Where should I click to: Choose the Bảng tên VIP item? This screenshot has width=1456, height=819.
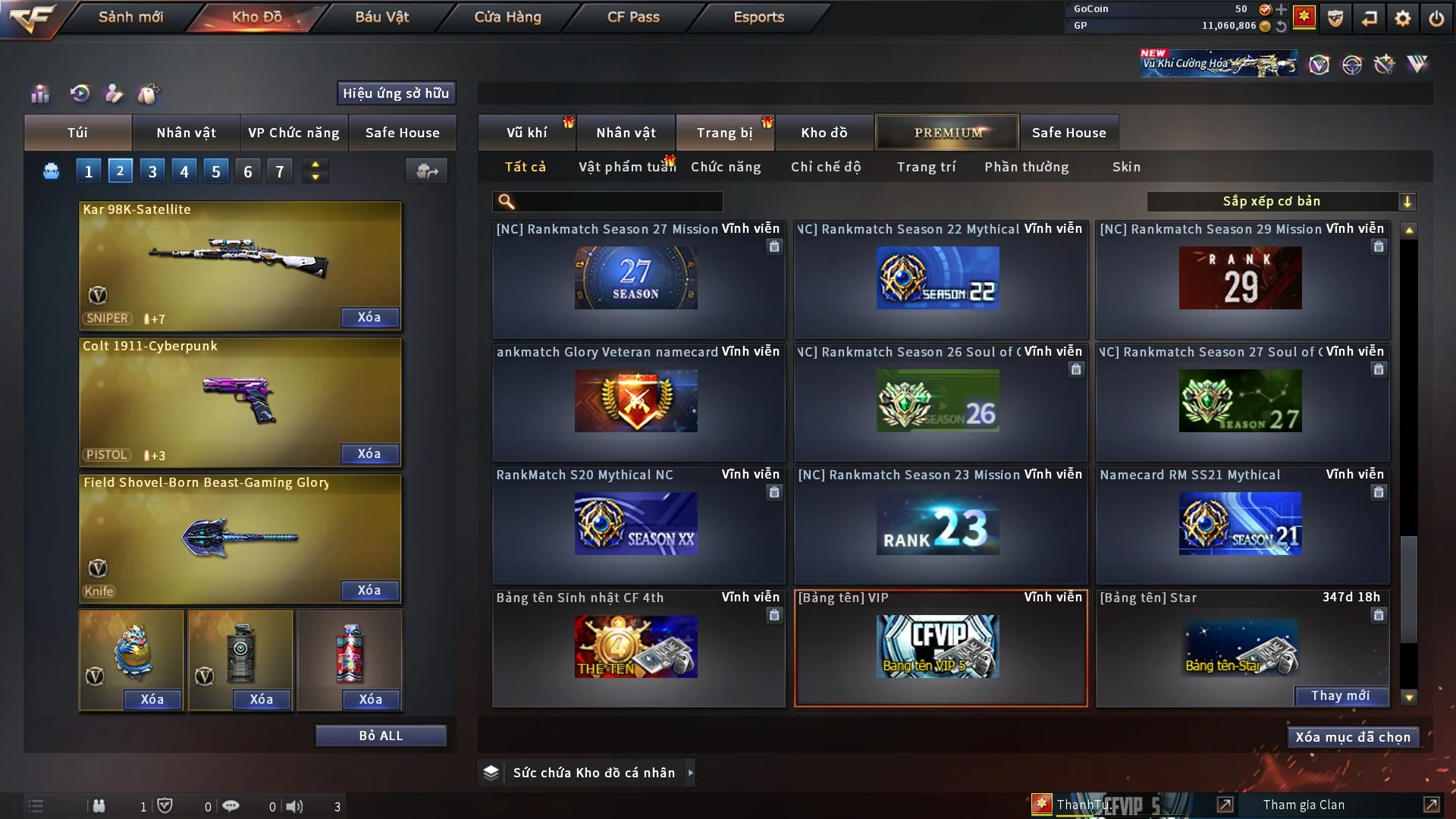940,648
